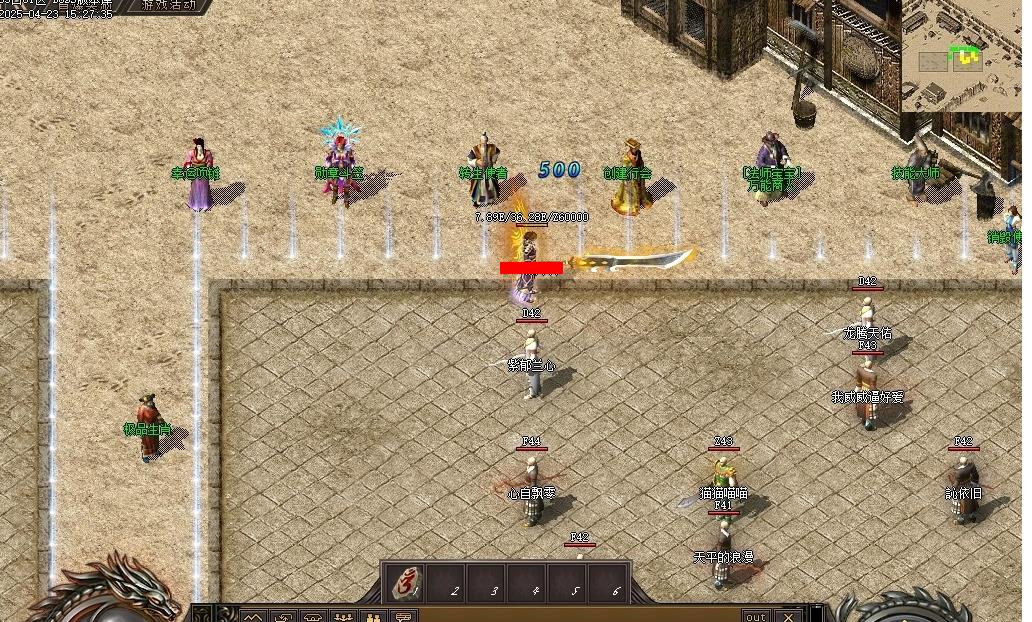Click the two-figure icon on the bottom bar
The width and height of the screenshot is (1032, 622).
374,616
